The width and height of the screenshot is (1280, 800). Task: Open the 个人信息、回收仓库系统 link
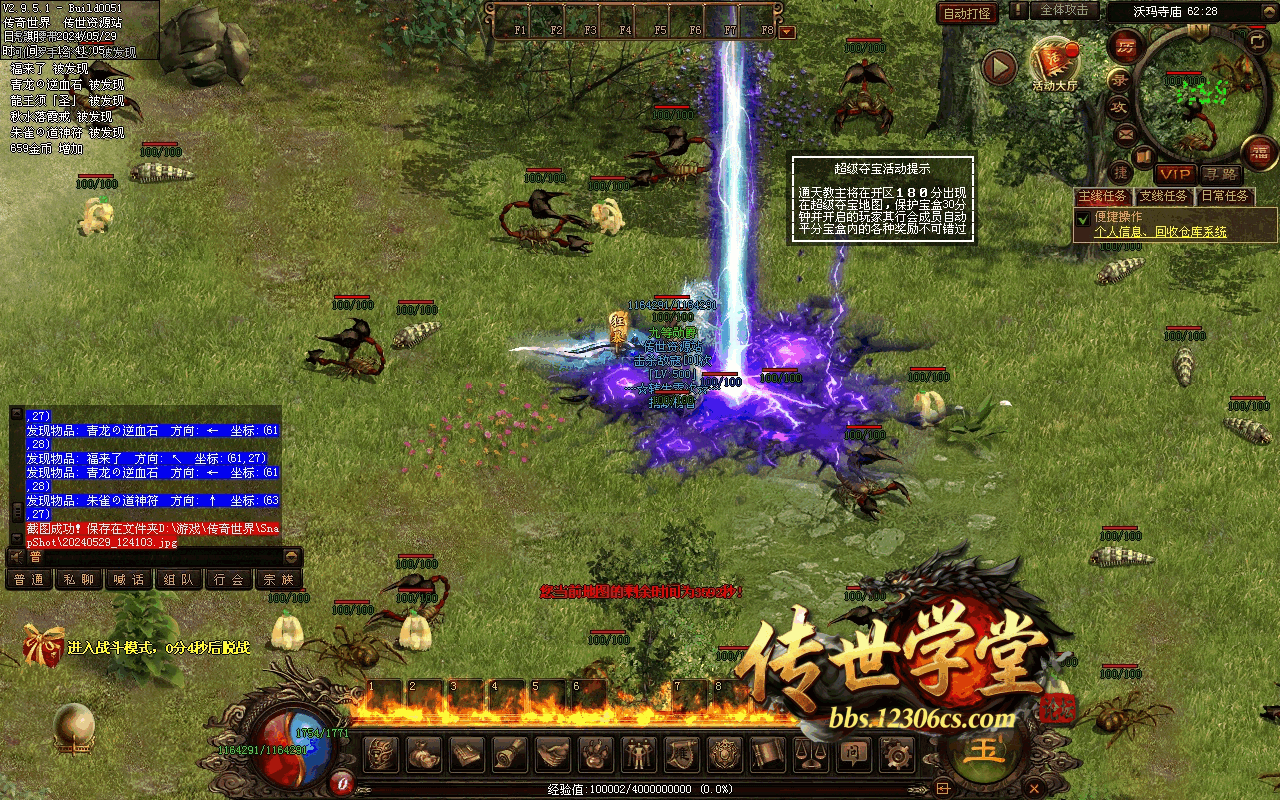pyautogui.click(x=1160, y=232)
